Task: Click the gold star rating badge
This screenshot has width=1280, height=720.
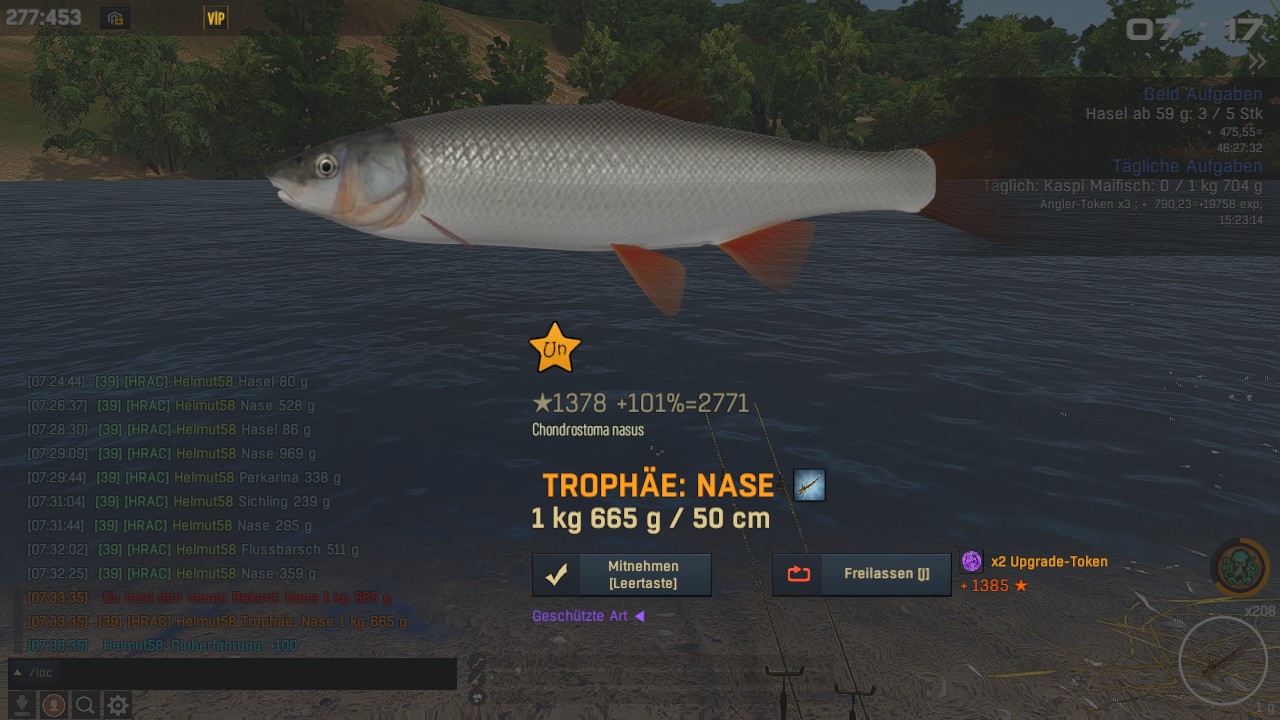Action: [x=554, y=348]
